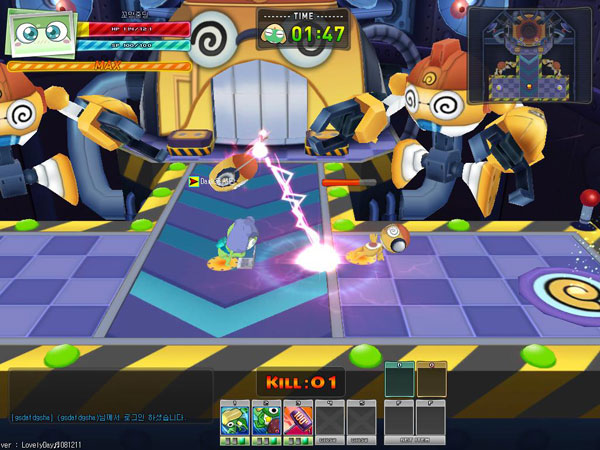Select the teal-bordered item slot

pos(399,379)
